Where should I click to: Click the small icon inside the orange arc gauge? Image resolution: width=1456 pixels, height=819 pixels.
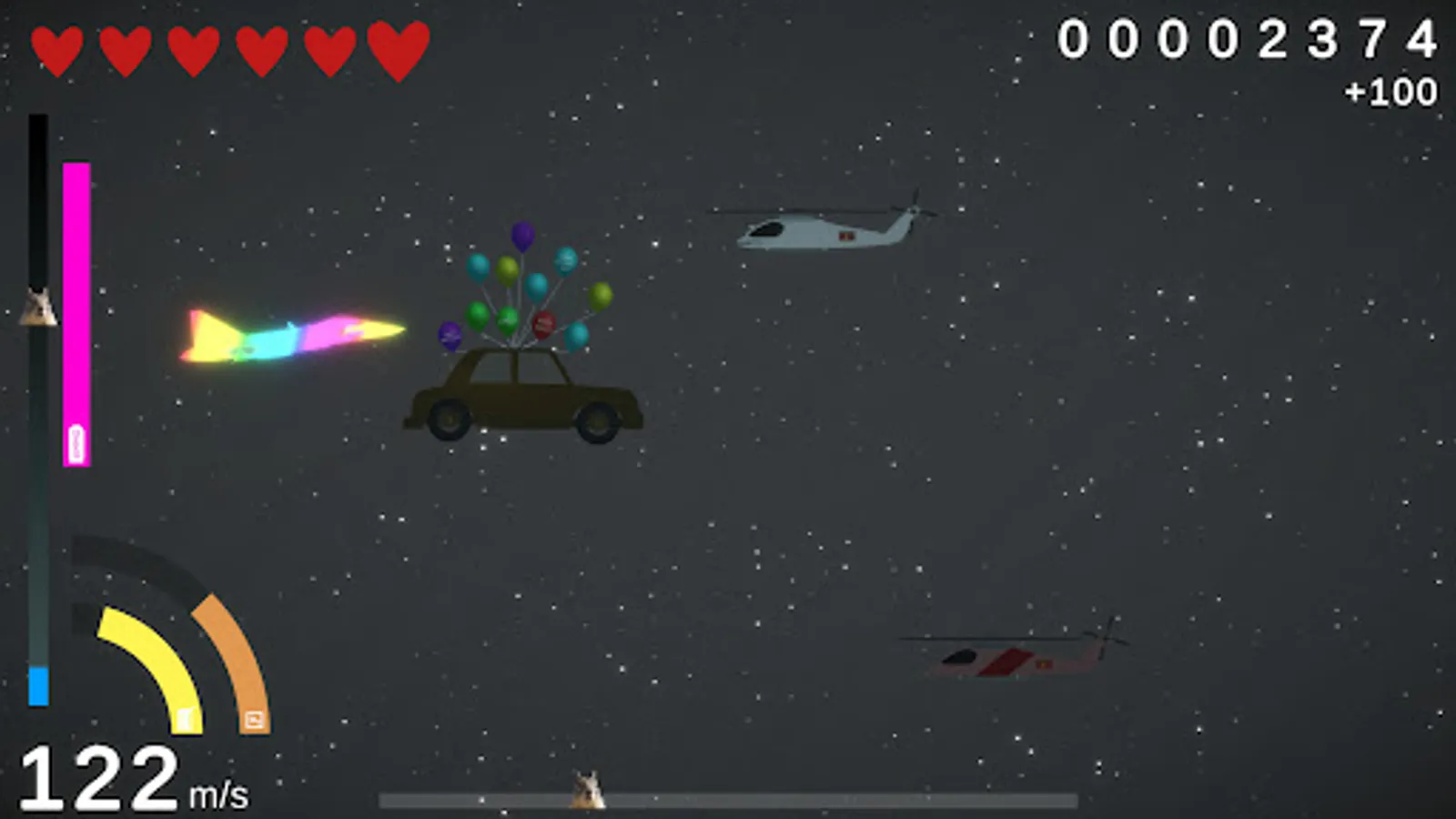(252, 720)
